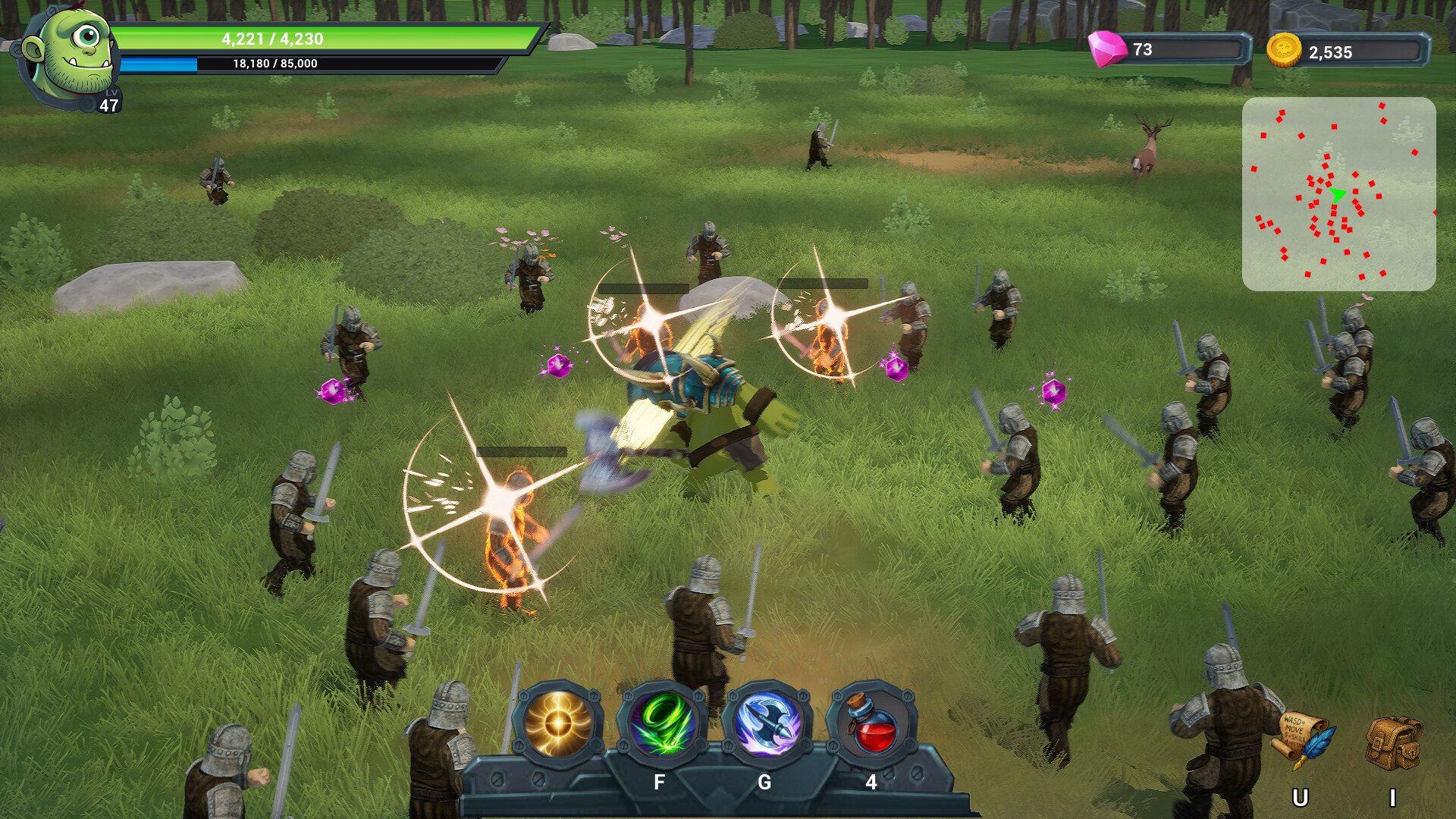Cast the green whirlwind skill
The height and width of the screenshot is (819, 1456).
662,726
